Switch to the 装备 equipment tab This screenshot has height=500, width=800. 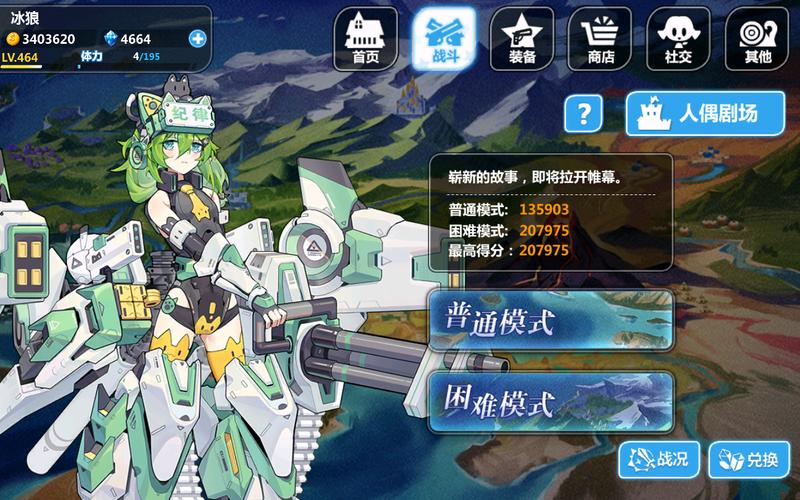click(522, 40)
